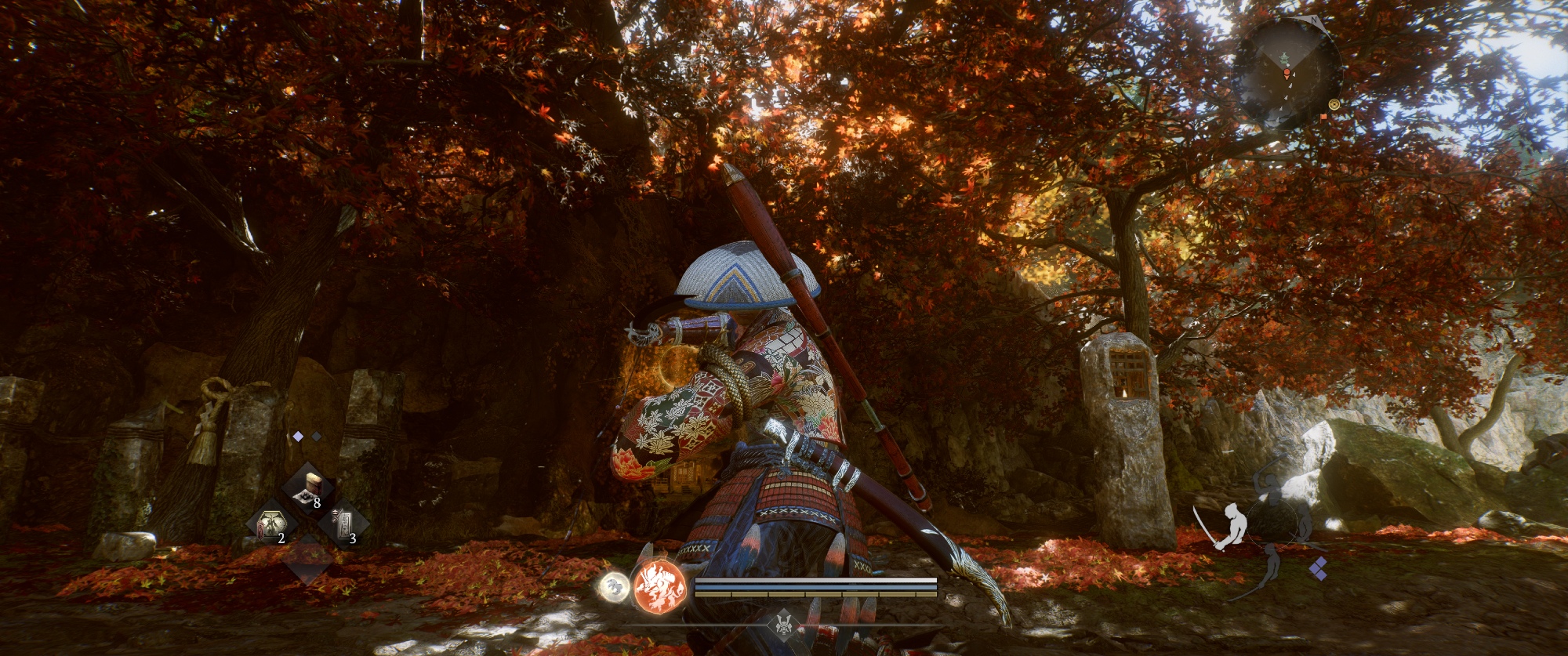Open the circular minimap
The width and height of the screenshot is (1568, 656).
click(x=1287, y=74)
